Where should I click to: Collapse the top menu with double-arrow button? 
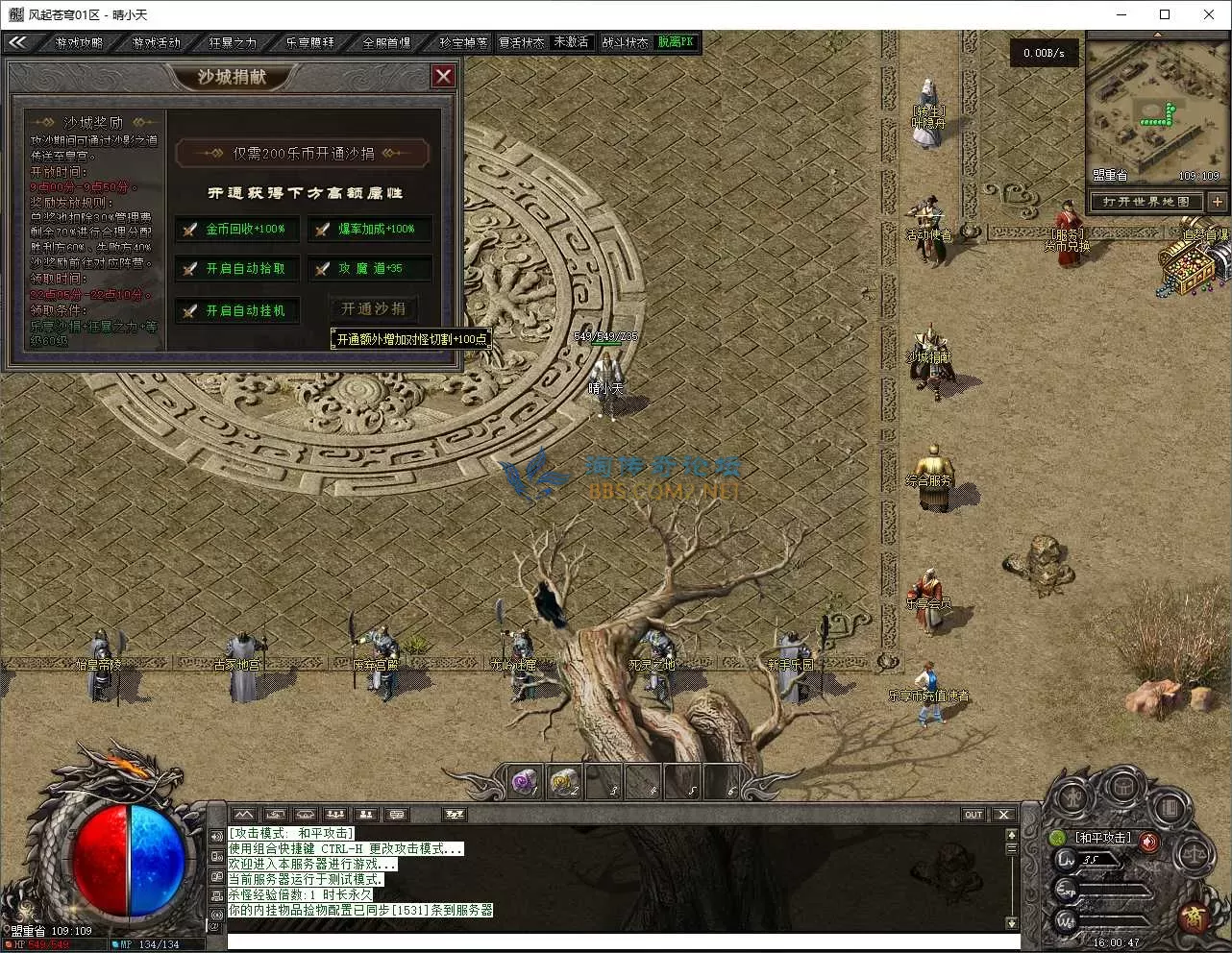coord(17,42)
